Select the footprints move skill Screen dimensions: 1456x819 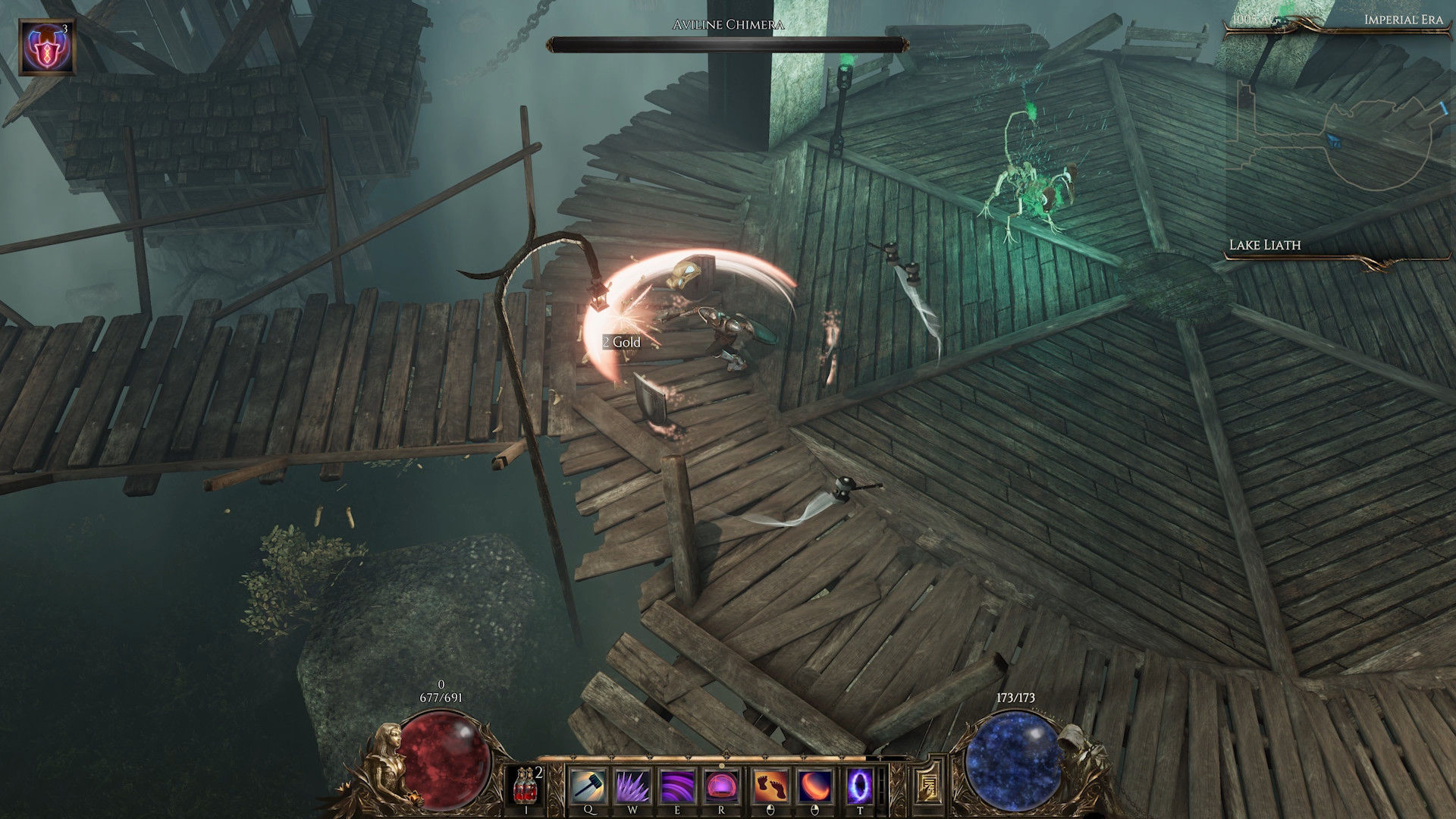point(770,786)
